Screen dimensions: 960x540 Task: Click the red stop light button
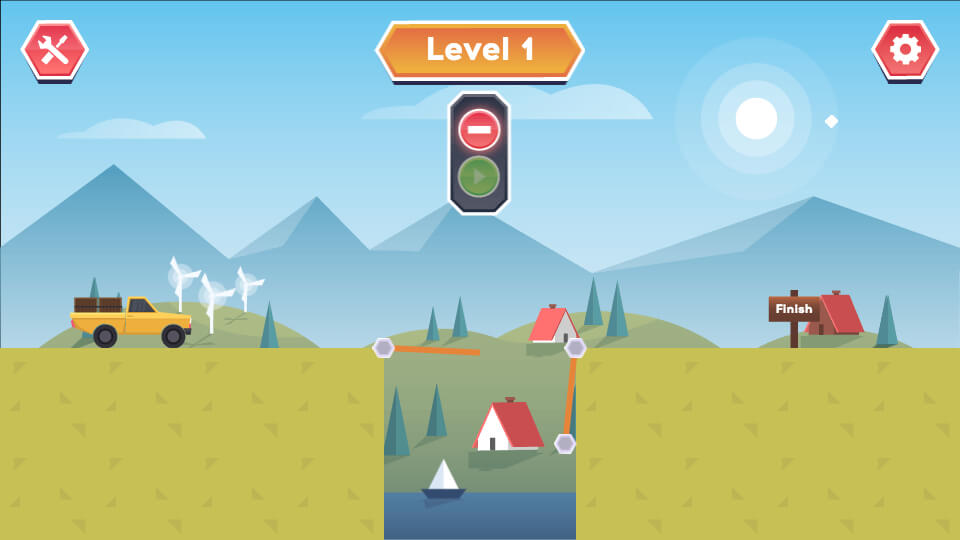pyautogui.click(x=479, y=130)
